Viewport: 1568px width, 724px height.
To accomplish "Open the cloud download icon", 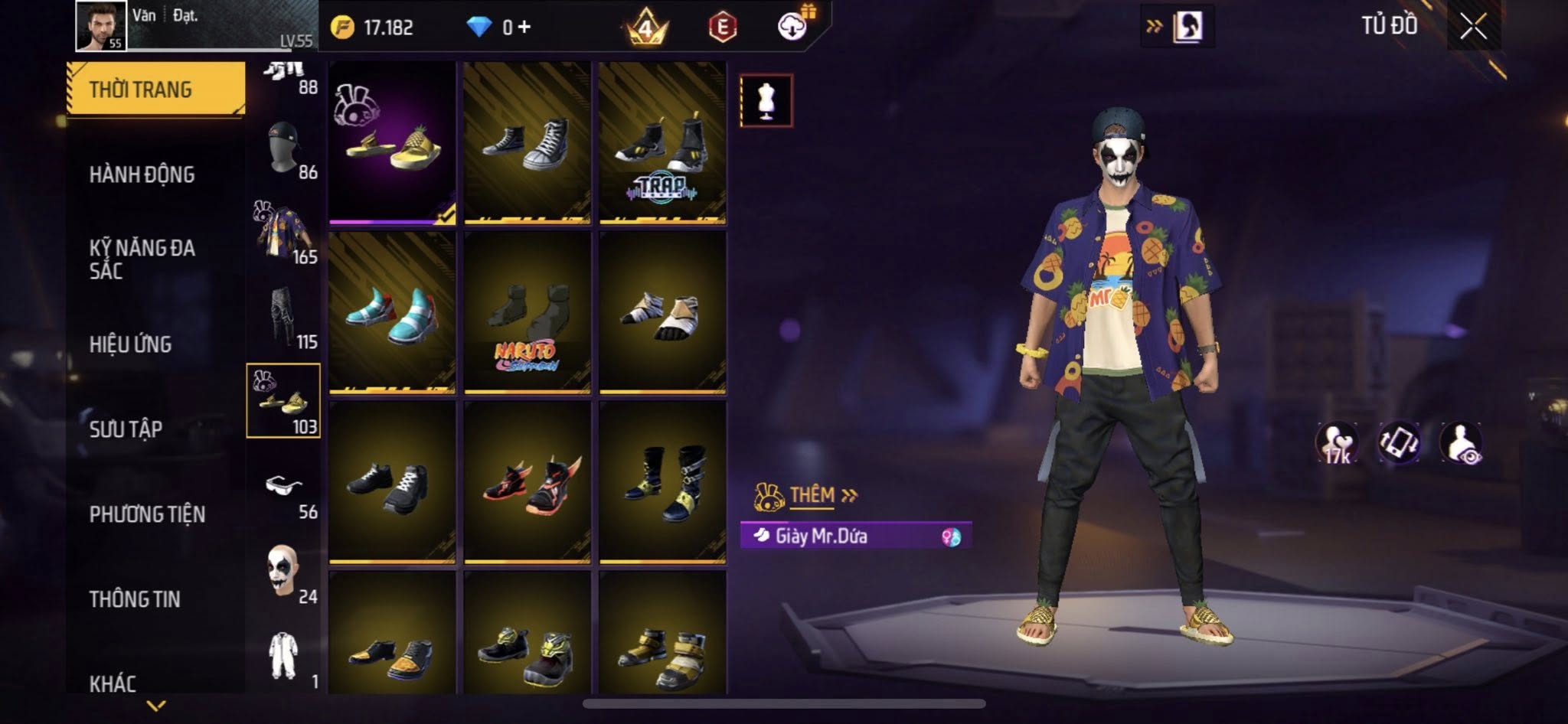I will pyautogui.click(x=793, y=28).
